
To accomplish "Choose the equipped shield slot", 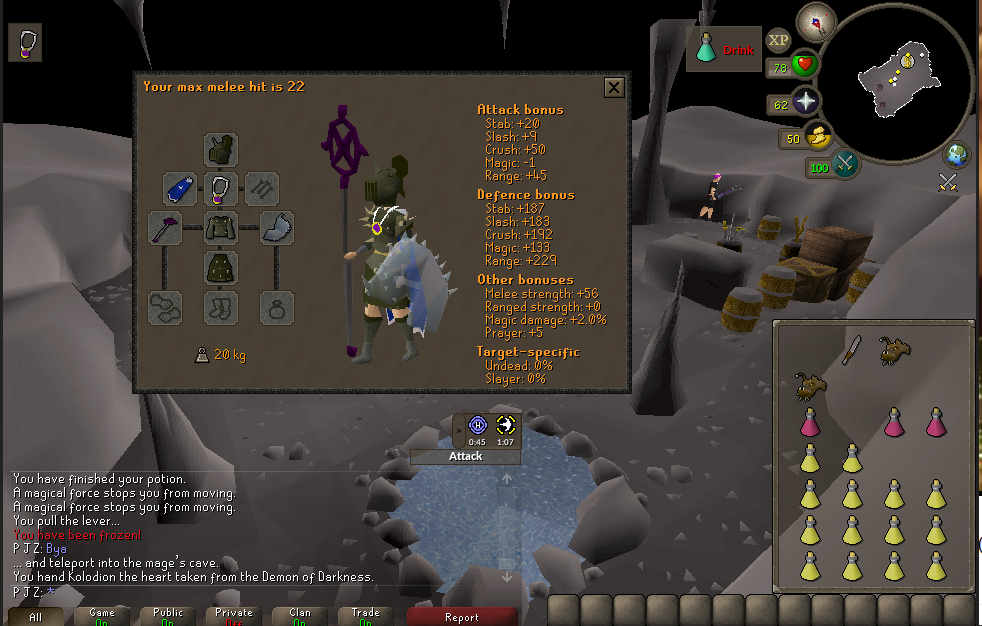I will pos(277,228).
